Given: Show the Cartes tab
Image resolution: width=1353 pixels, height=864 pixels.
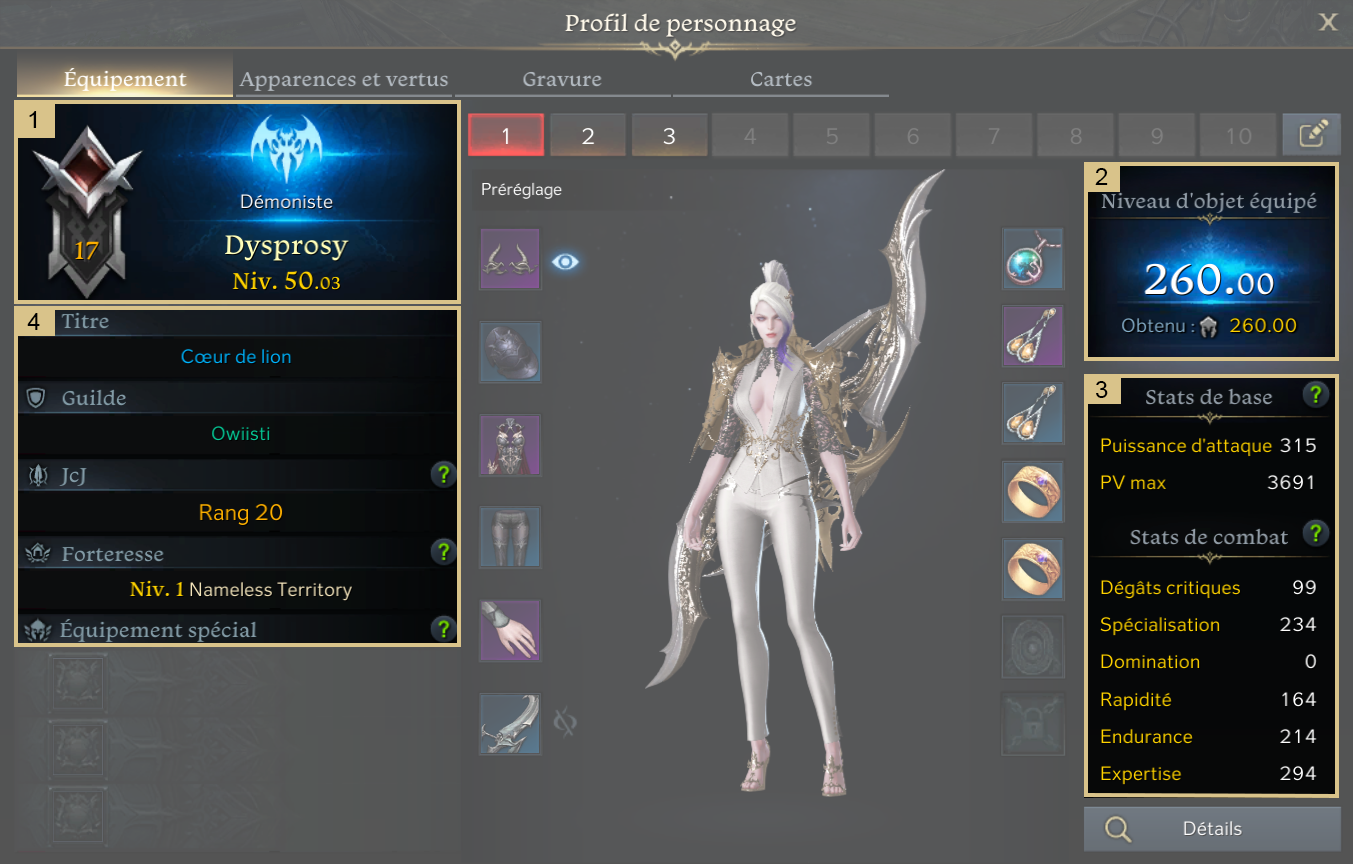Looking at the screenshot, I should [x=781, y=79].
